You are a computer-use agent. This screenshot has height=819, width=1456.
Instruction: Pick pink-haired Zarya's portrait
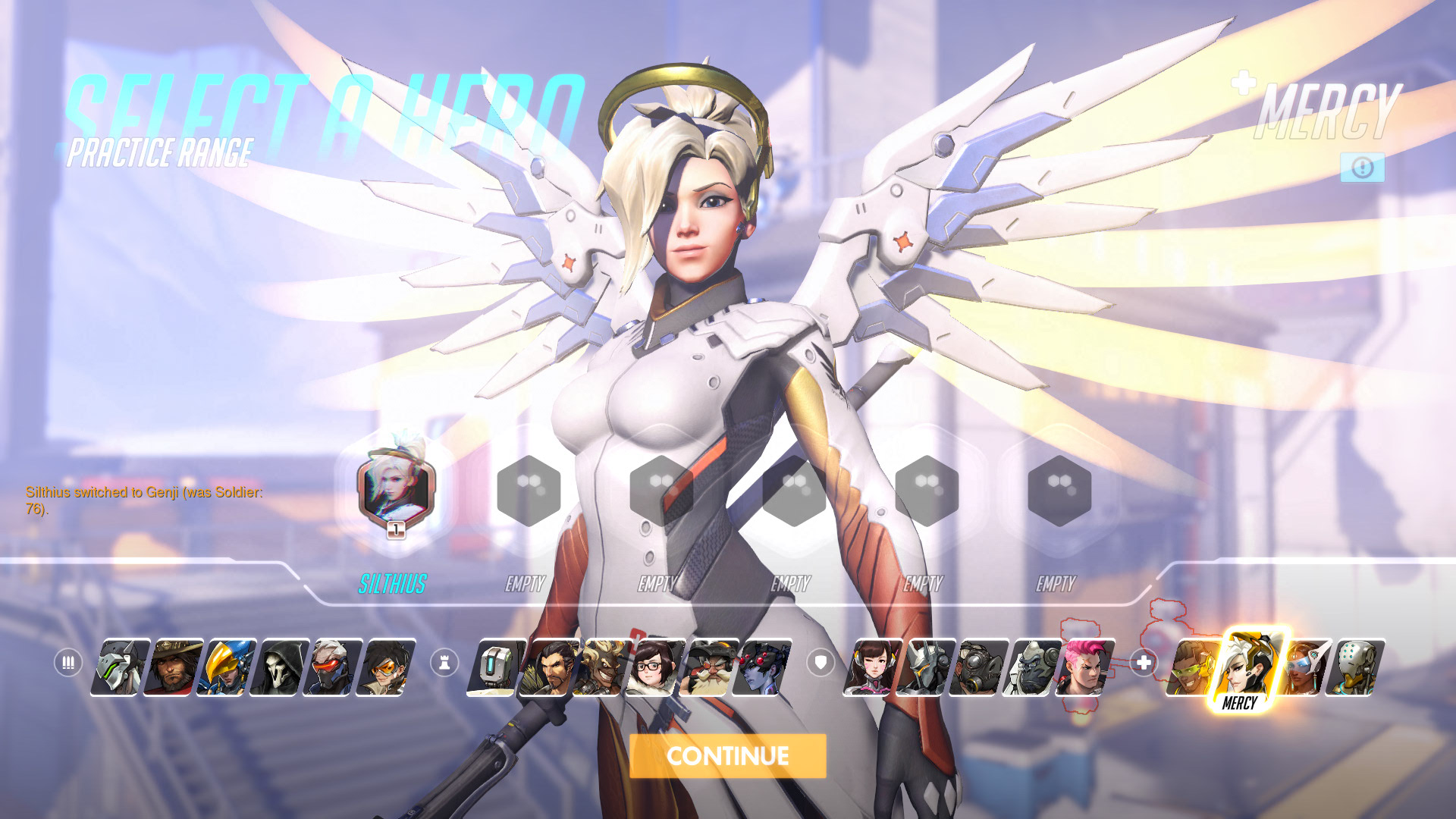click(x=1084, y=667)
